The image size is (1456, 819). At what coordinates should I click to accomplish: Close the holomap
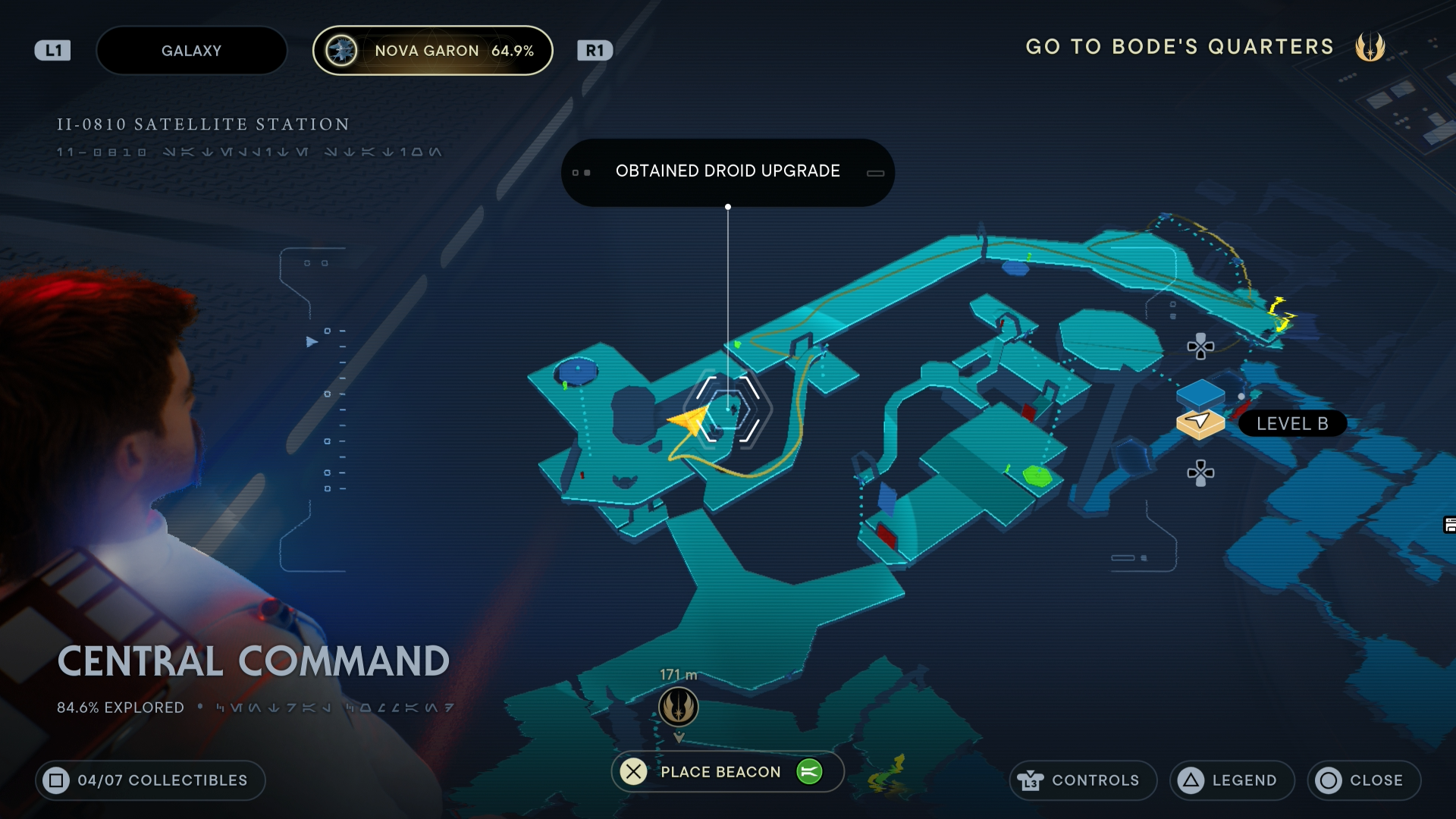pyautogui.click(x=1363, y=780)
